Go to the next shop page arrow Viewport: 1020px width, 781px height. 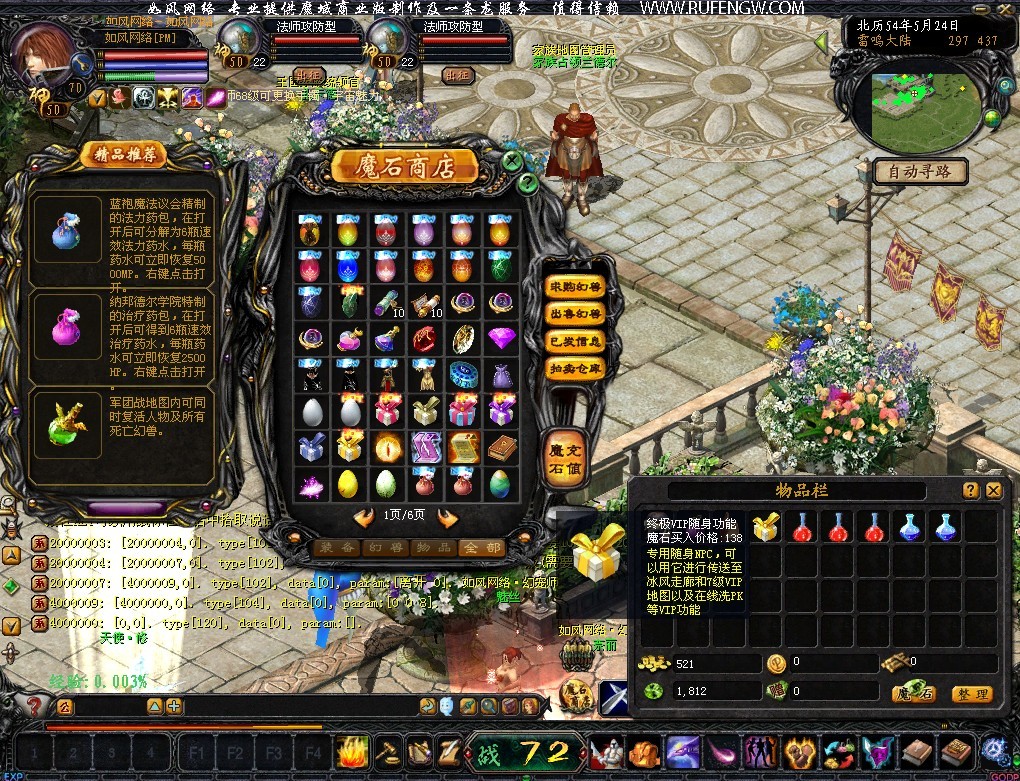[x=447, y=517]
